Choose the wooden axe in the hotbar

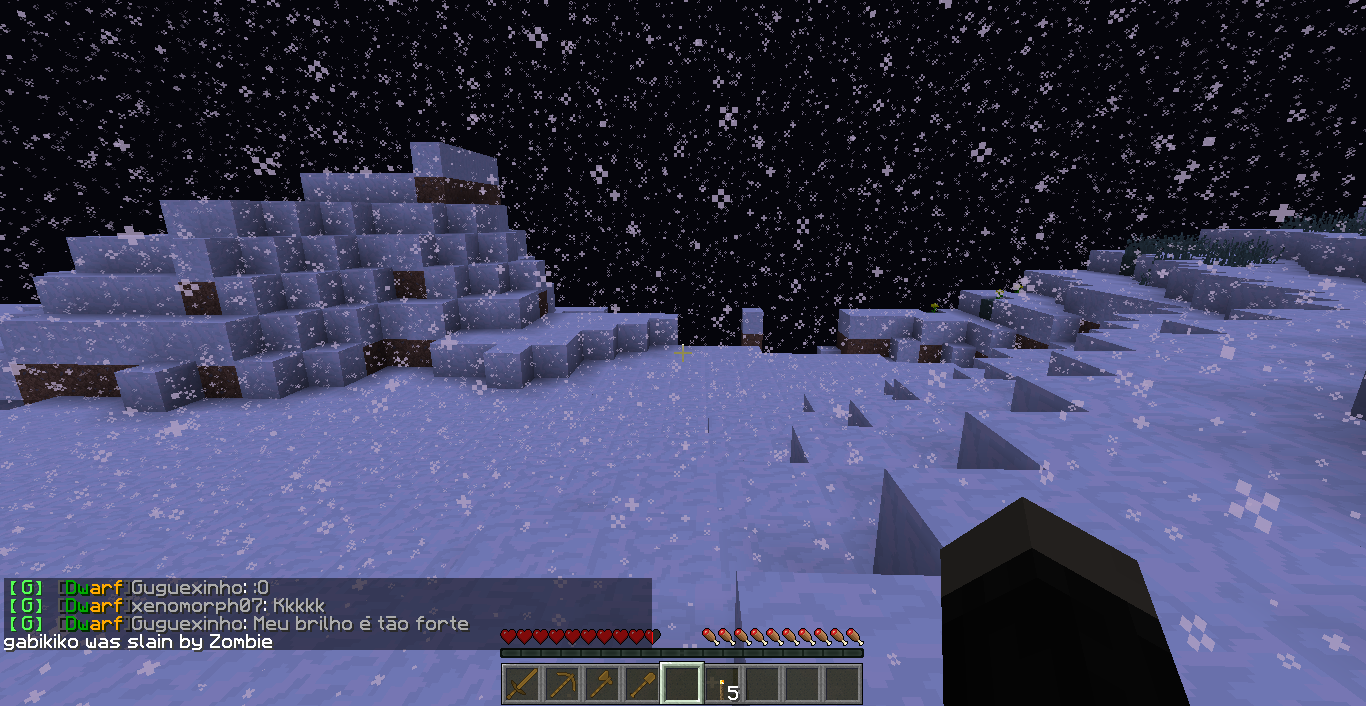coord(602,684)
